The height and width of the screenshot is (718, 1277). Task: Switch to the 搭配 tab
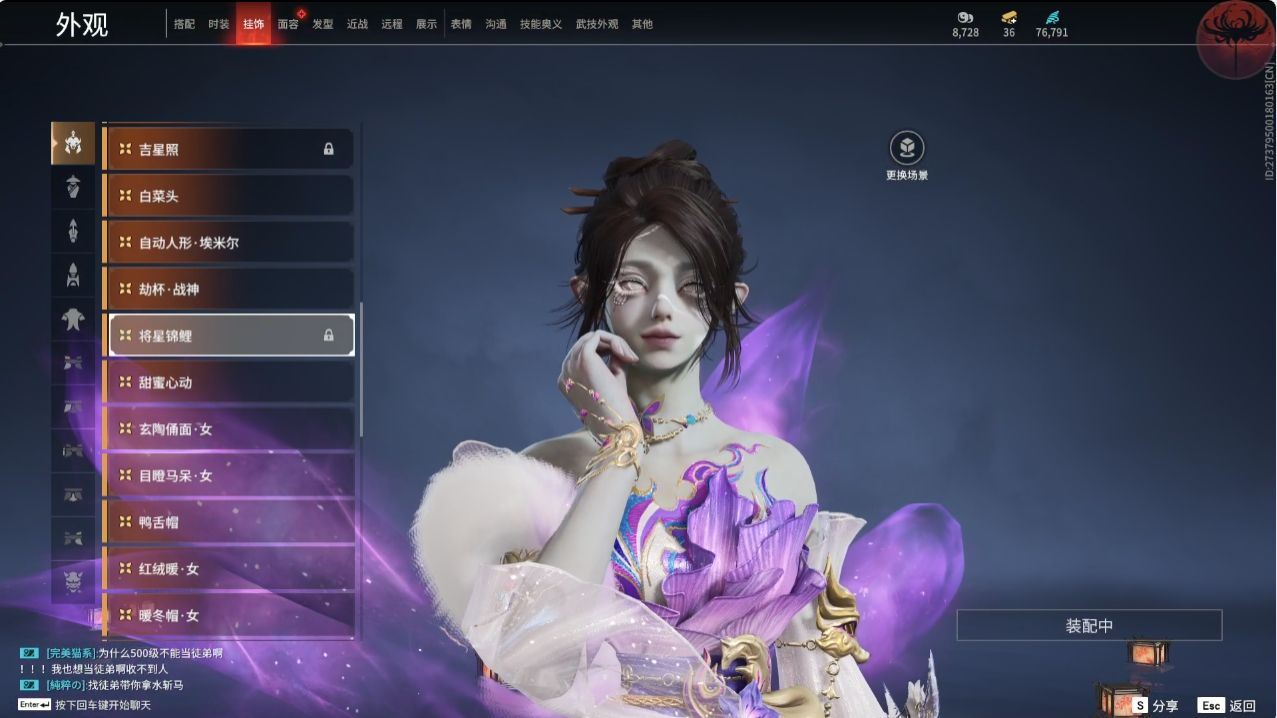tap(184, 24)
